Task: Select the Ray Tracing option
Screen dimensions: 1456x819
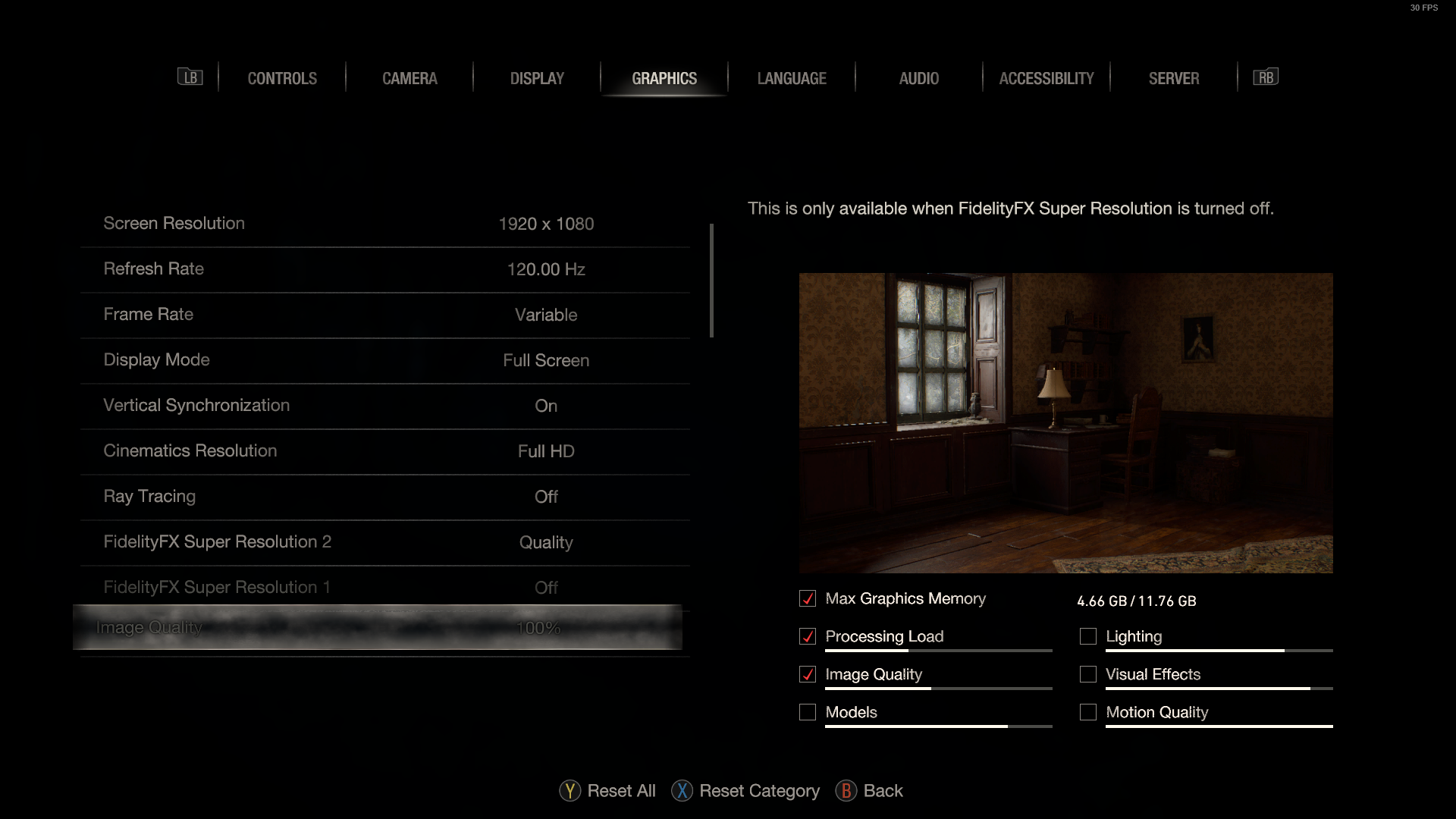Action: tap(385, 497)
